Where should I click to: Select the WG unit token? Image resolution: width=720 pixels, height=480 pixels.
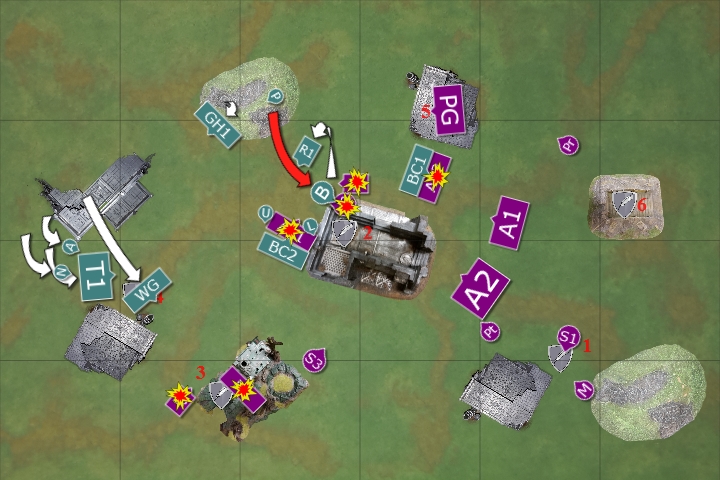click(148, 289)
